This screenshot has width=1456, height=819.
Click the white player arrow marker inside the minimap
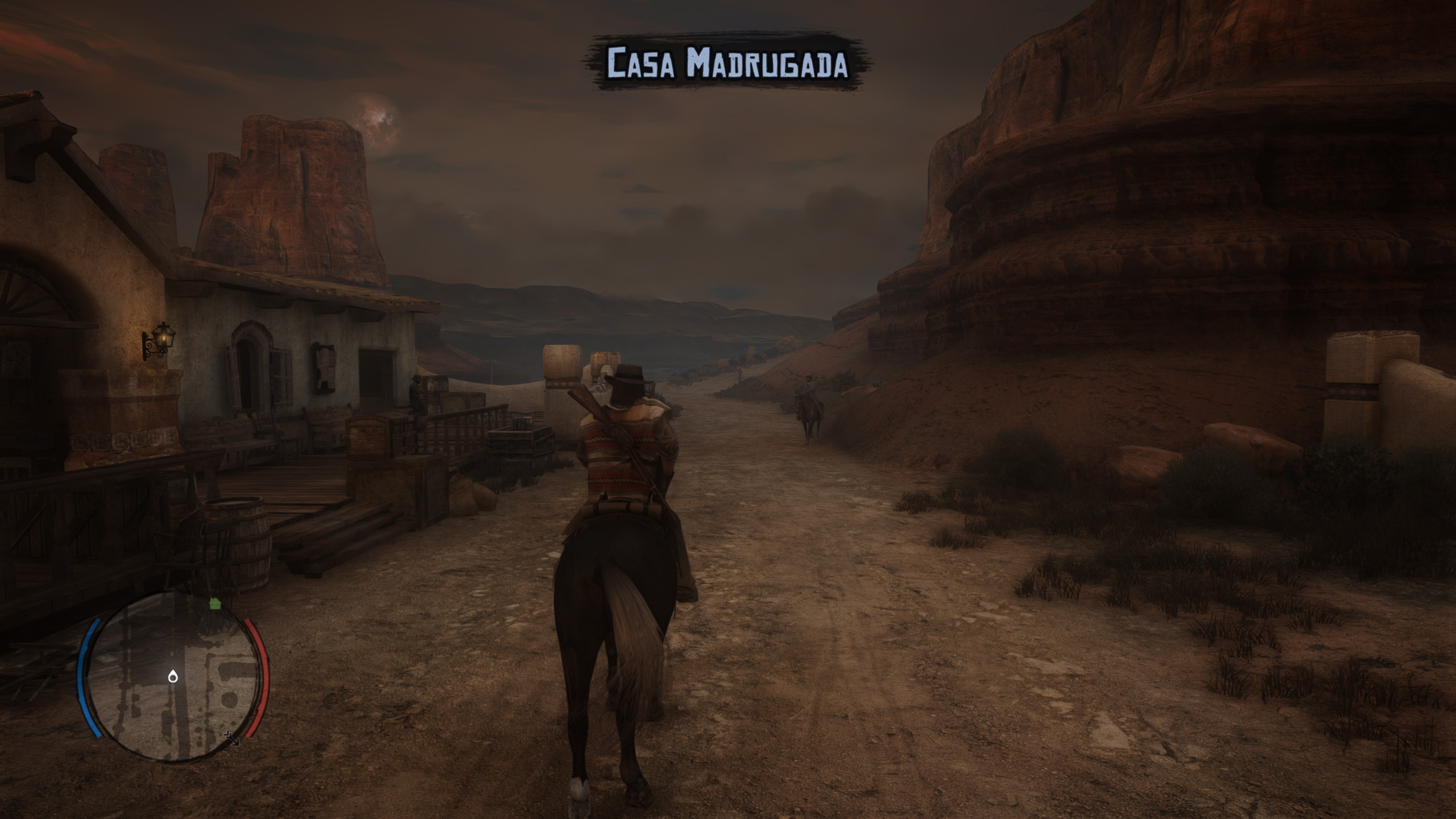pos(172,677)
